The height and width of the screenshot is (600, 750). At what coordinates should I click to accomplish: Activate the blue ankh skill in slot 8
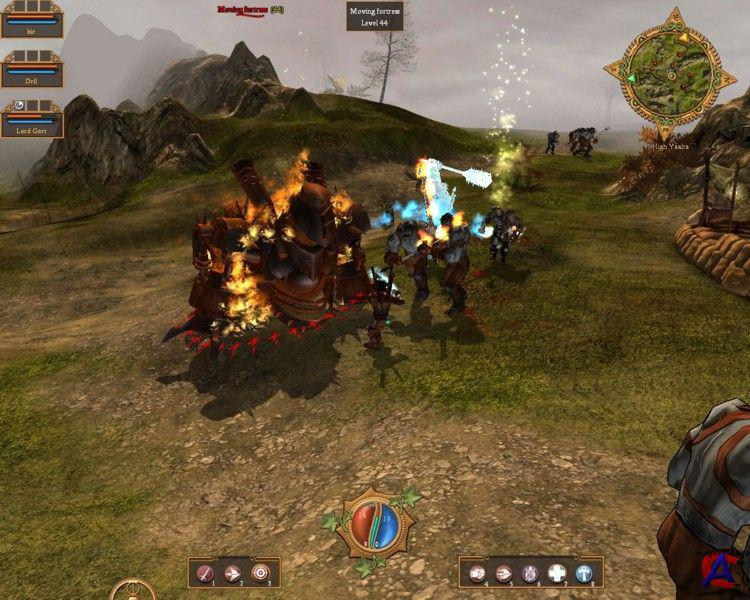coord(585,573)
